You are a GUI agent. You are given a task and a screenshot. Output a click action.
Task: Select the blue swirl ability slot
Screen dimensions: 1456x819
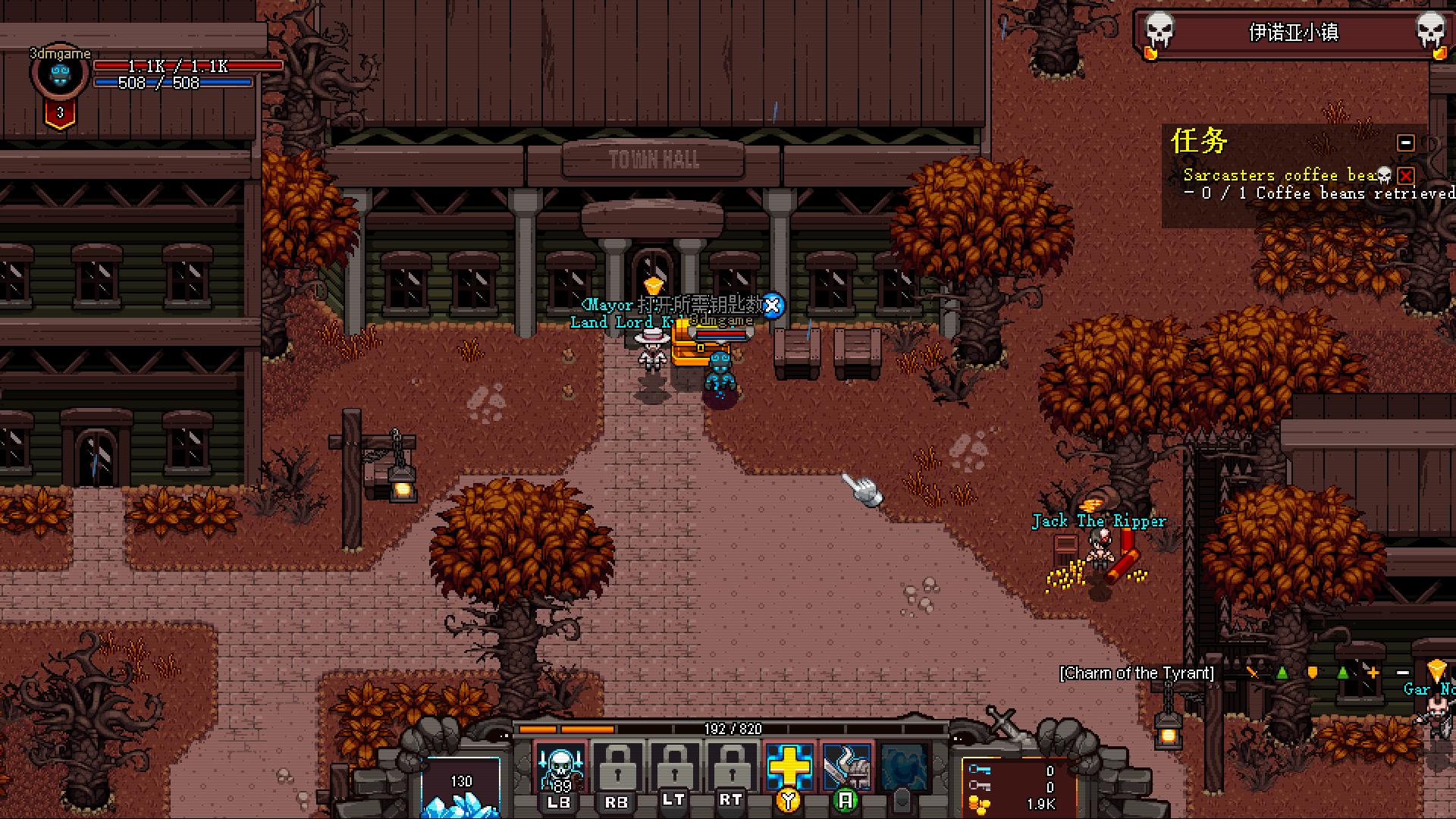(x=902, y=767)
